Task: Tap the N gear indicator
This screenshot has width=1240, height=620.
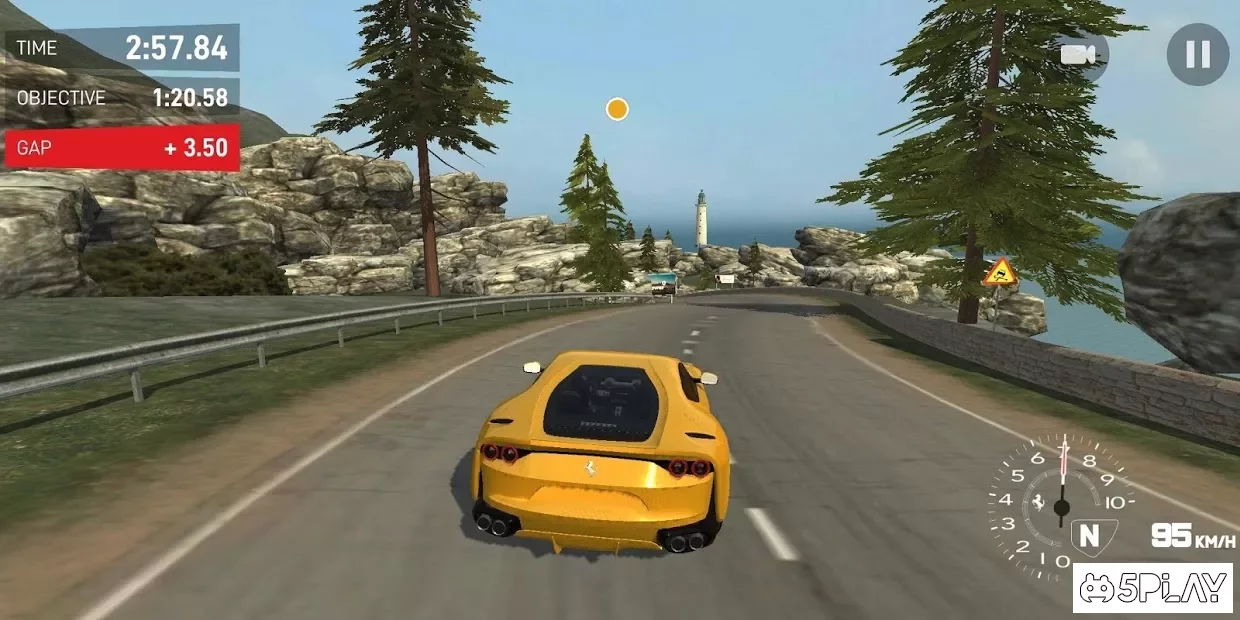Action: pyautogui.click(x=1089, y=537)
